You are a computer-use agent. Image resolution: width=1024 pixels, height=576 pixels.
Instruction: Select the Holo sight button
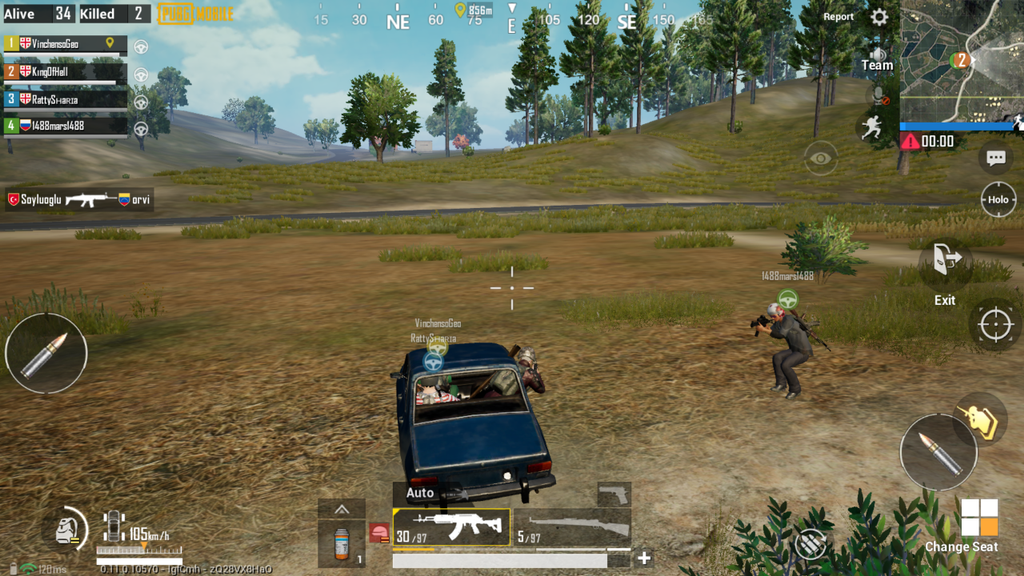[997, 199]
